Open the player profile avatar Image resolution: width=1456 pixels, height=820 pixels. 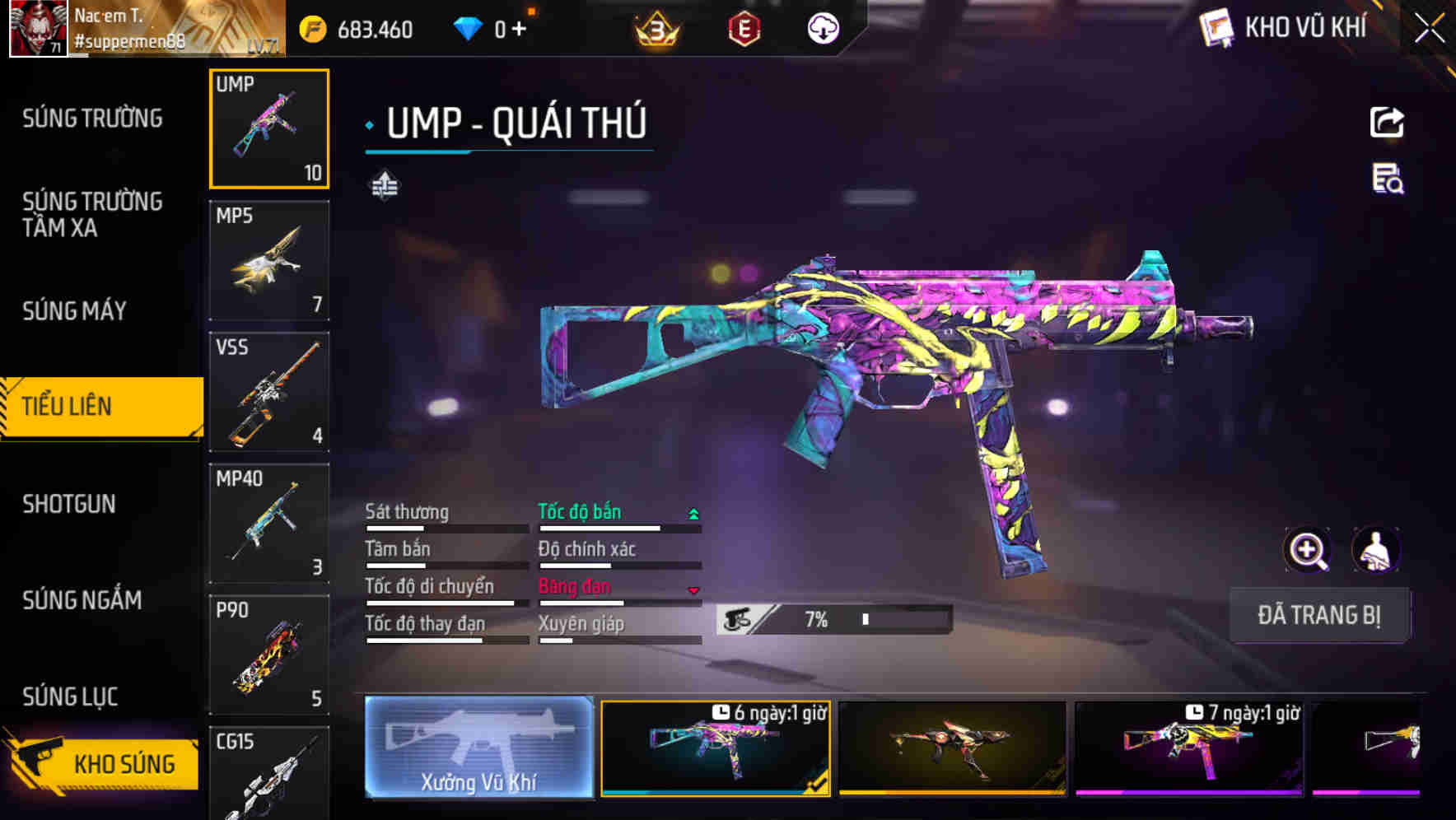pyautogui.click(x=38, y=28)
